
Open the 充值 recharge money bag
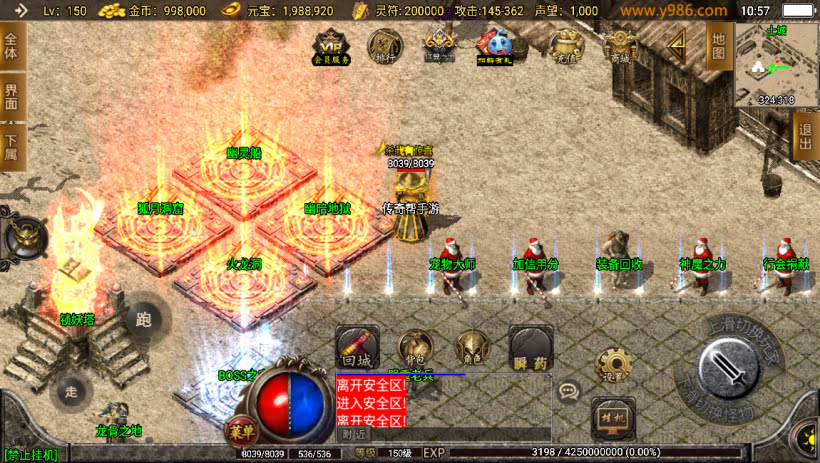click(x=567, y=45)
